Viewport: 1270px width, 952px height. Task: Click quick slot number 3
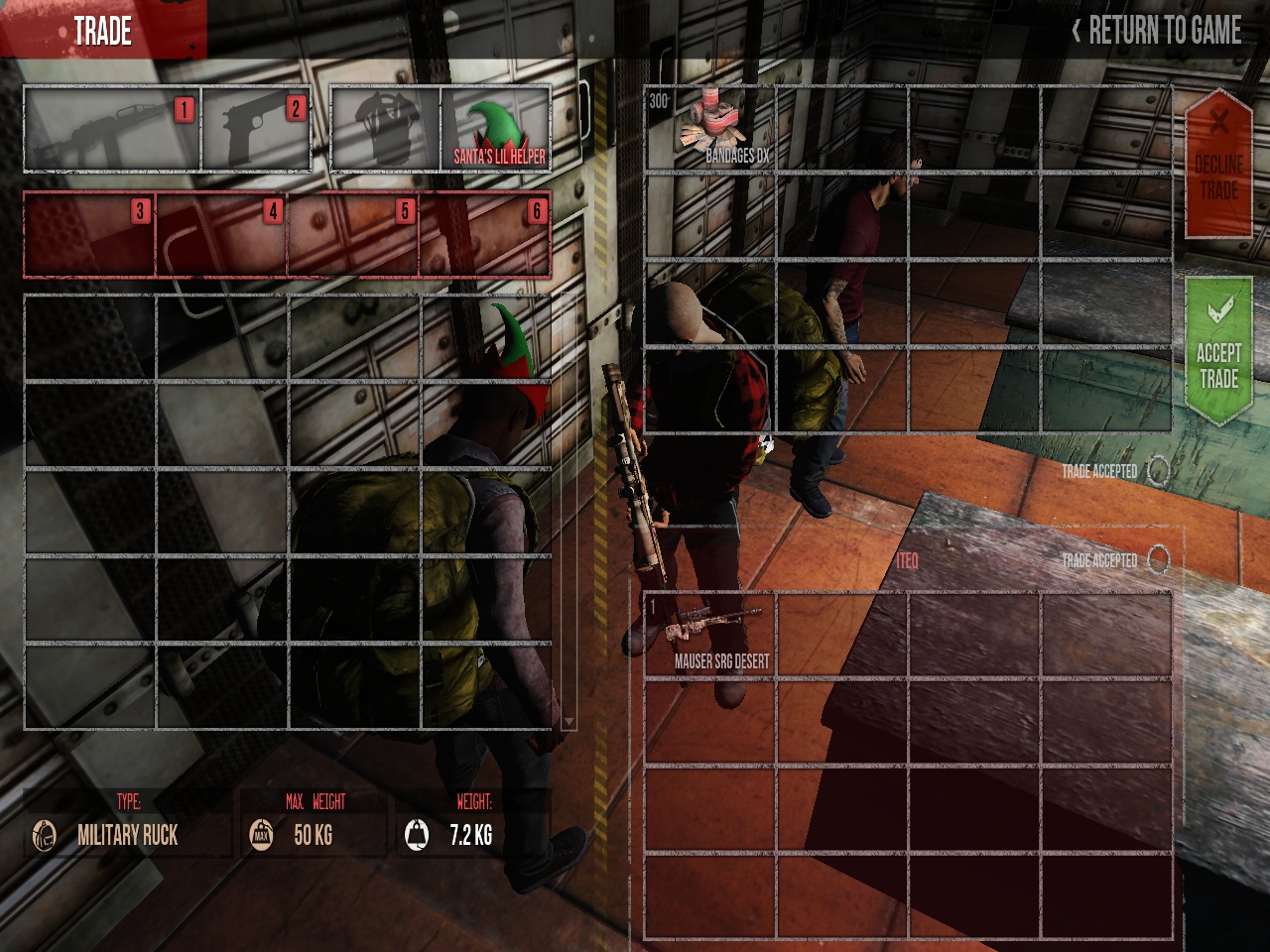[89, 235]
